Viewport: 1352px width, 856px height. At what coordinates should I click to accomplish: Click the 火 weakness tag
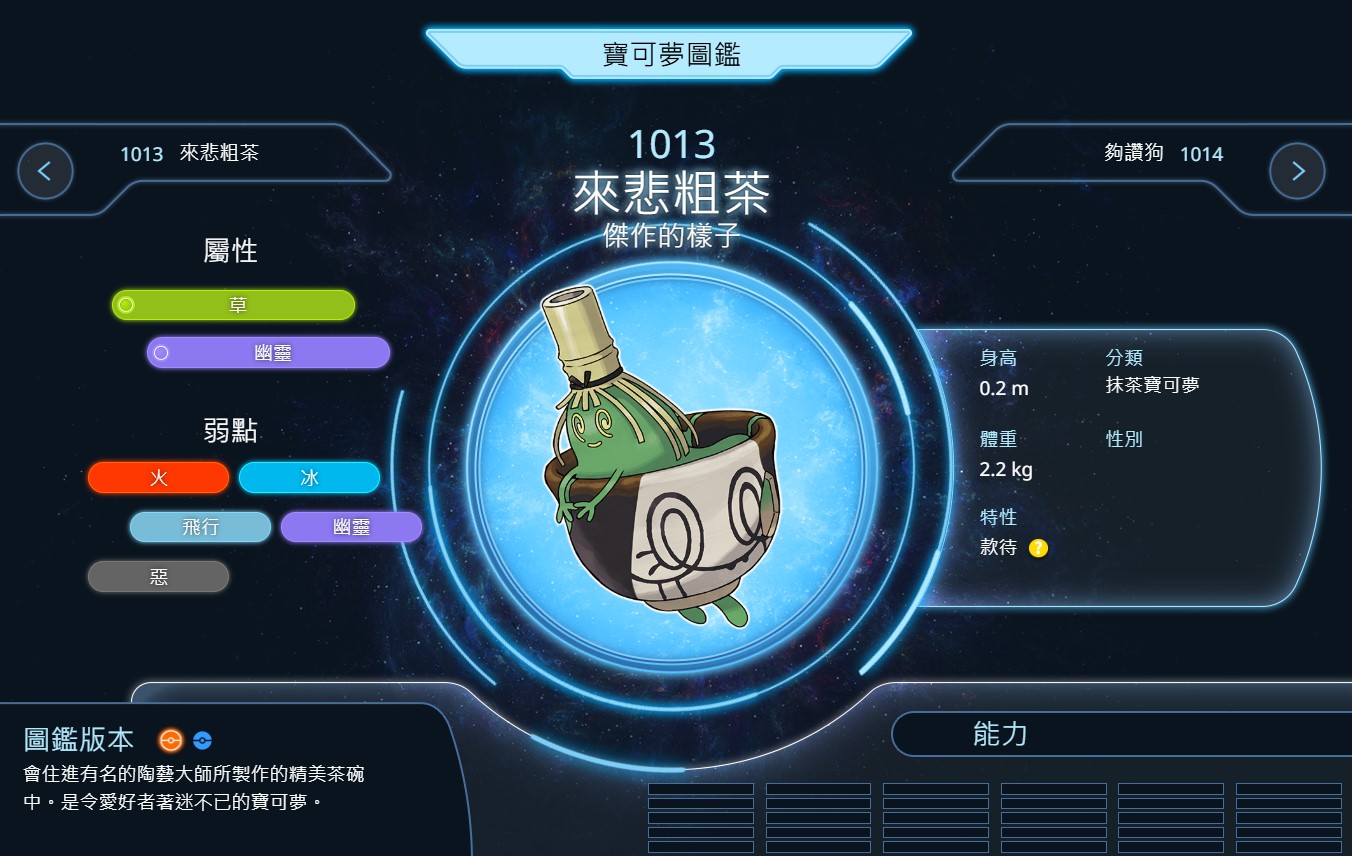point(158,478)
